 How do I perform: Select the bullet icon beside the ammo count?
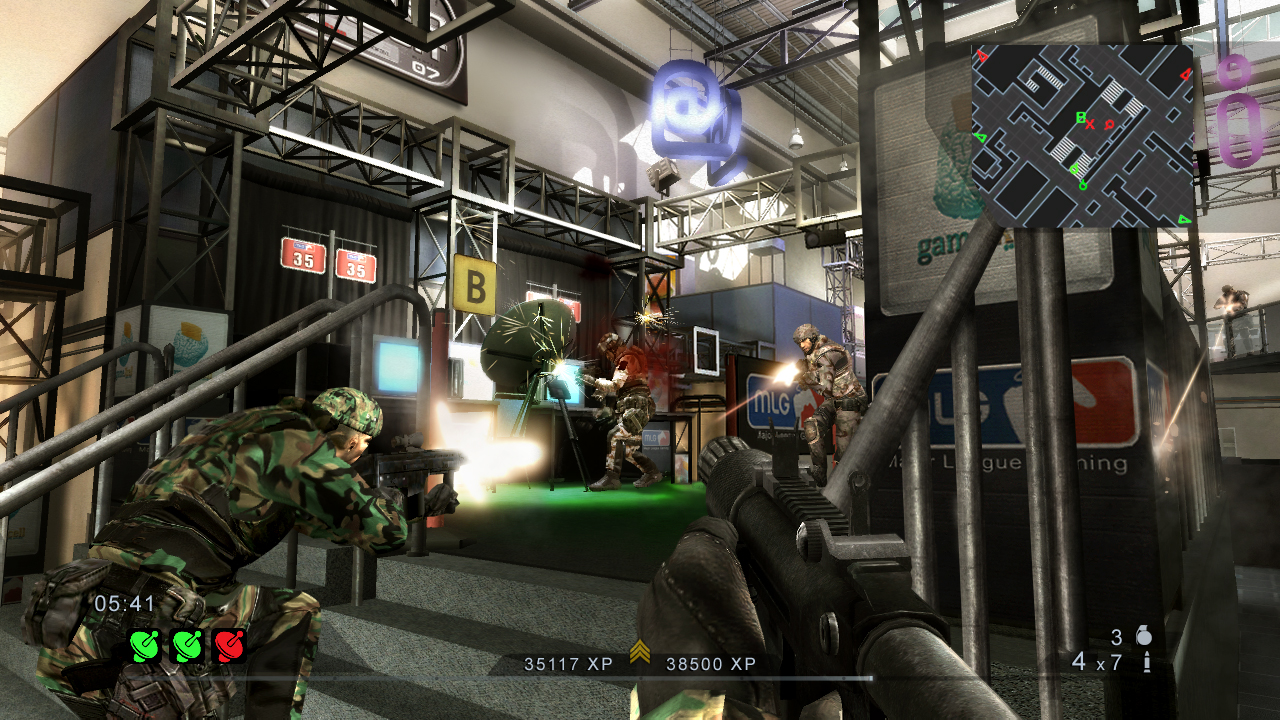pyautogui.click(x=1146, y=662)
